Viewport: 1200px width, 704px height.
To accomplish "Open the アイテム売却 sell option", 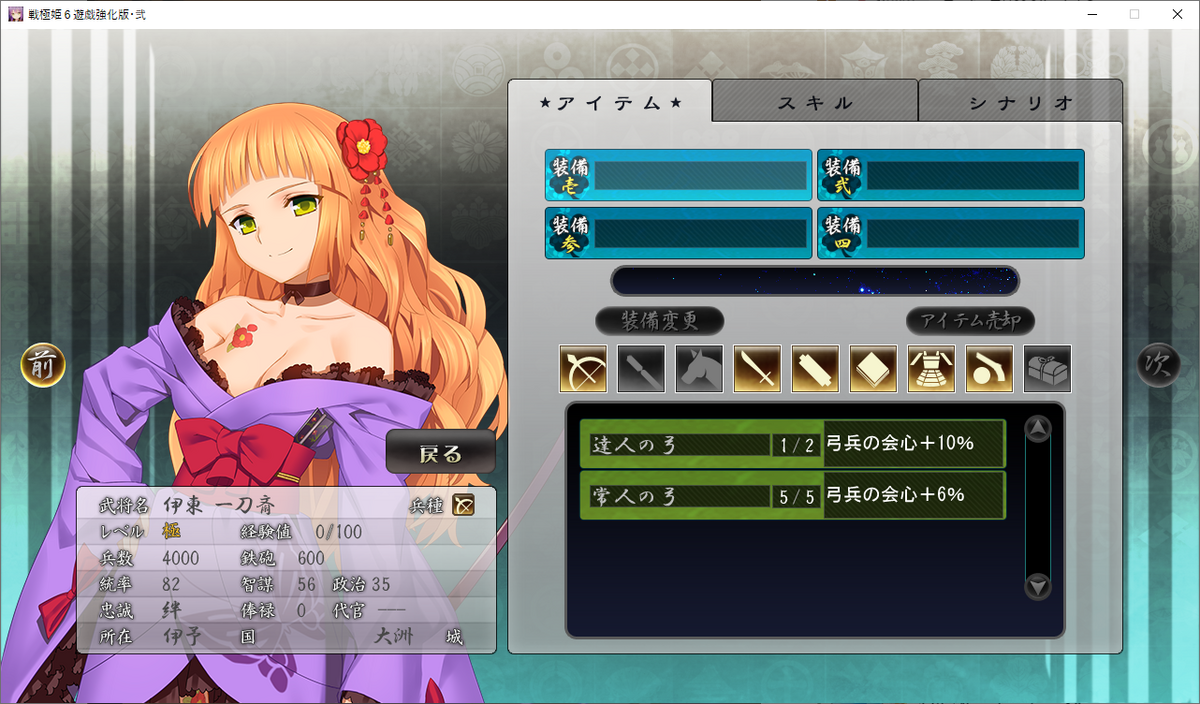I will (970, 321).
